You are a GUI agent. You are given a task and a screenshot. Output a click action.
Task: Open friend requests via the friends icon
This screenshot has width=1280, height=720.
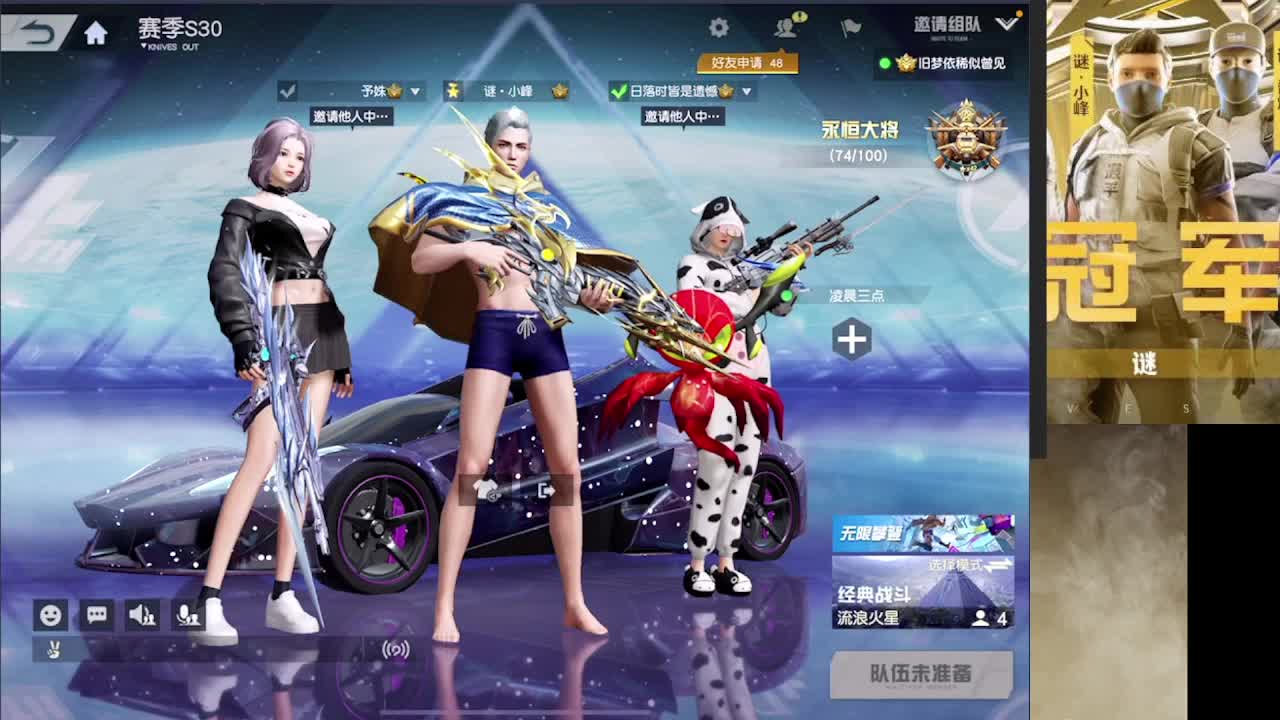click(786, 27)
